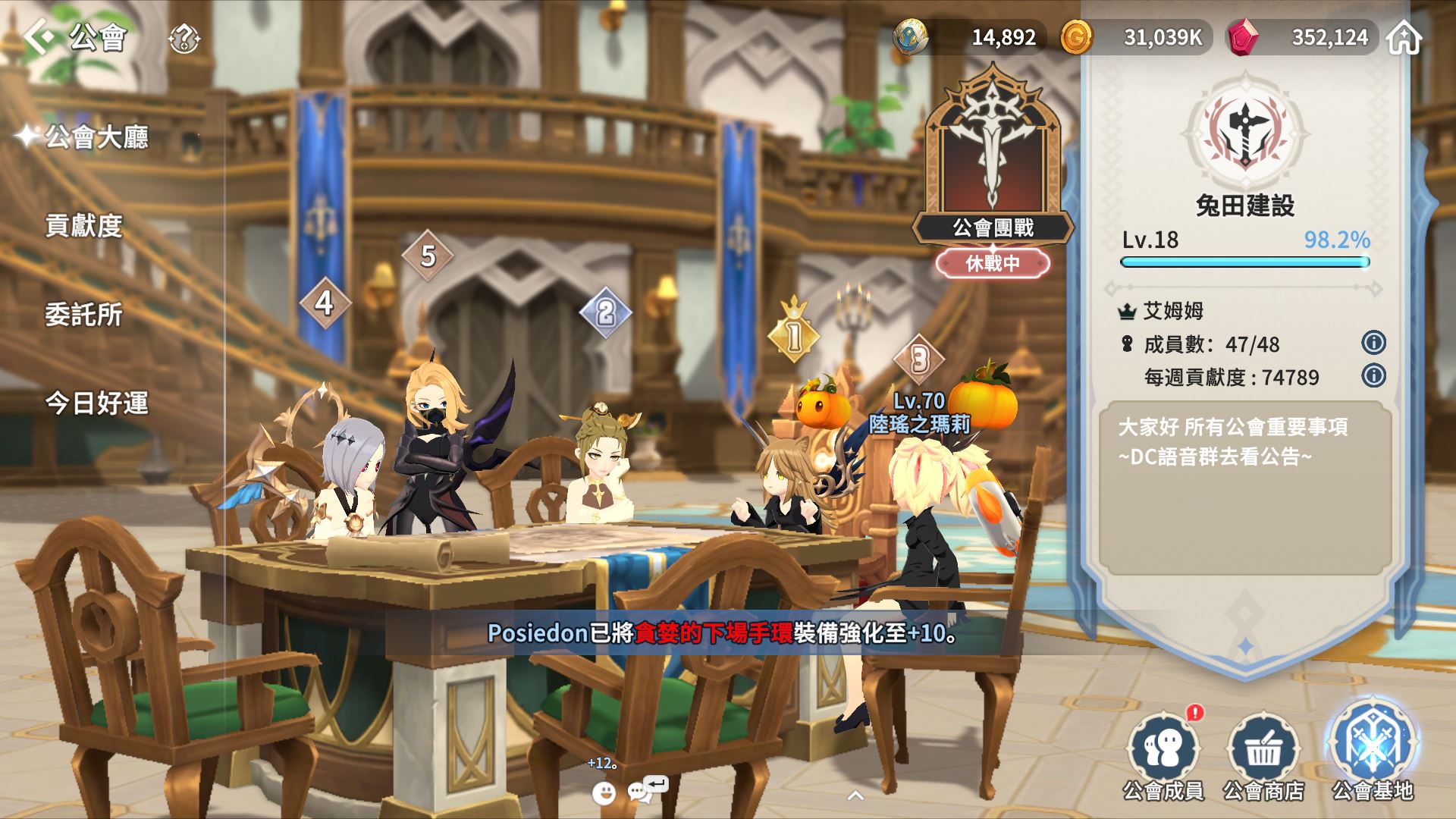
Task: Select the 公會大廳 guild hall tab
Action: [x=96, y=137]
